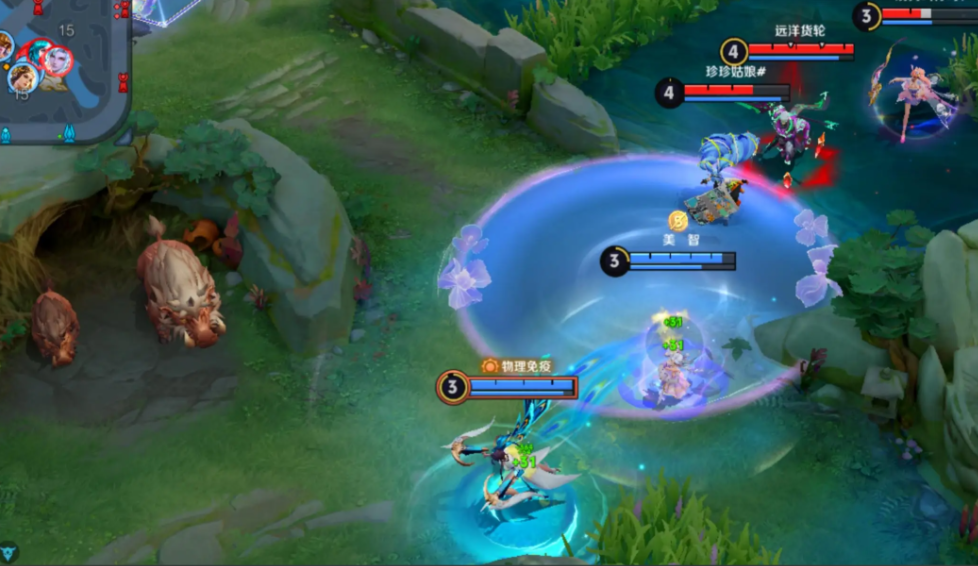This screenshot has width=978, height=566.
Task: Select the blue horned emblem icon
Action: (9, 552)
